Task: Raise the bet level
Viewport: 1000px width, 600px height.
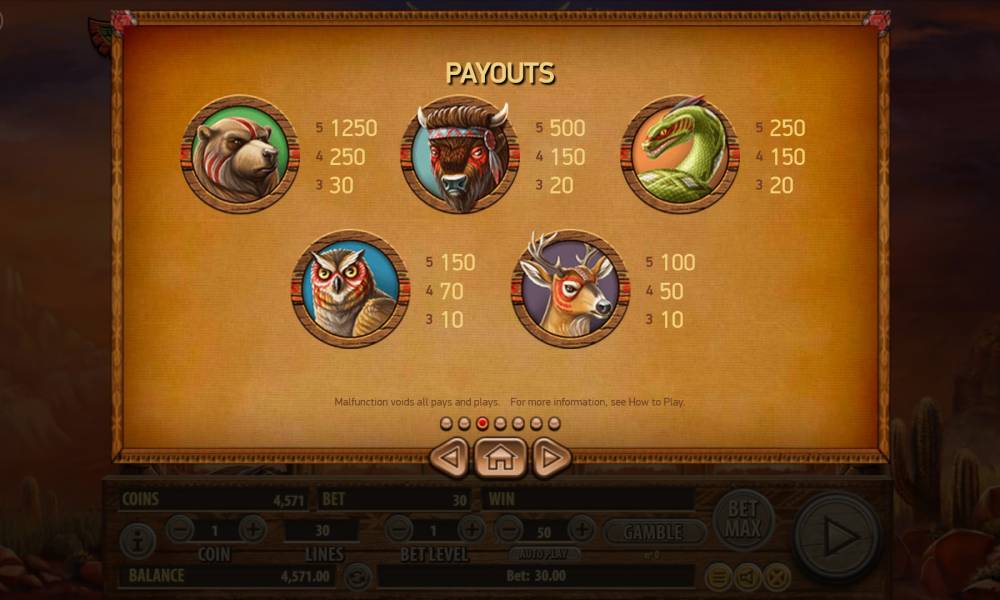Action: (471, 529)
